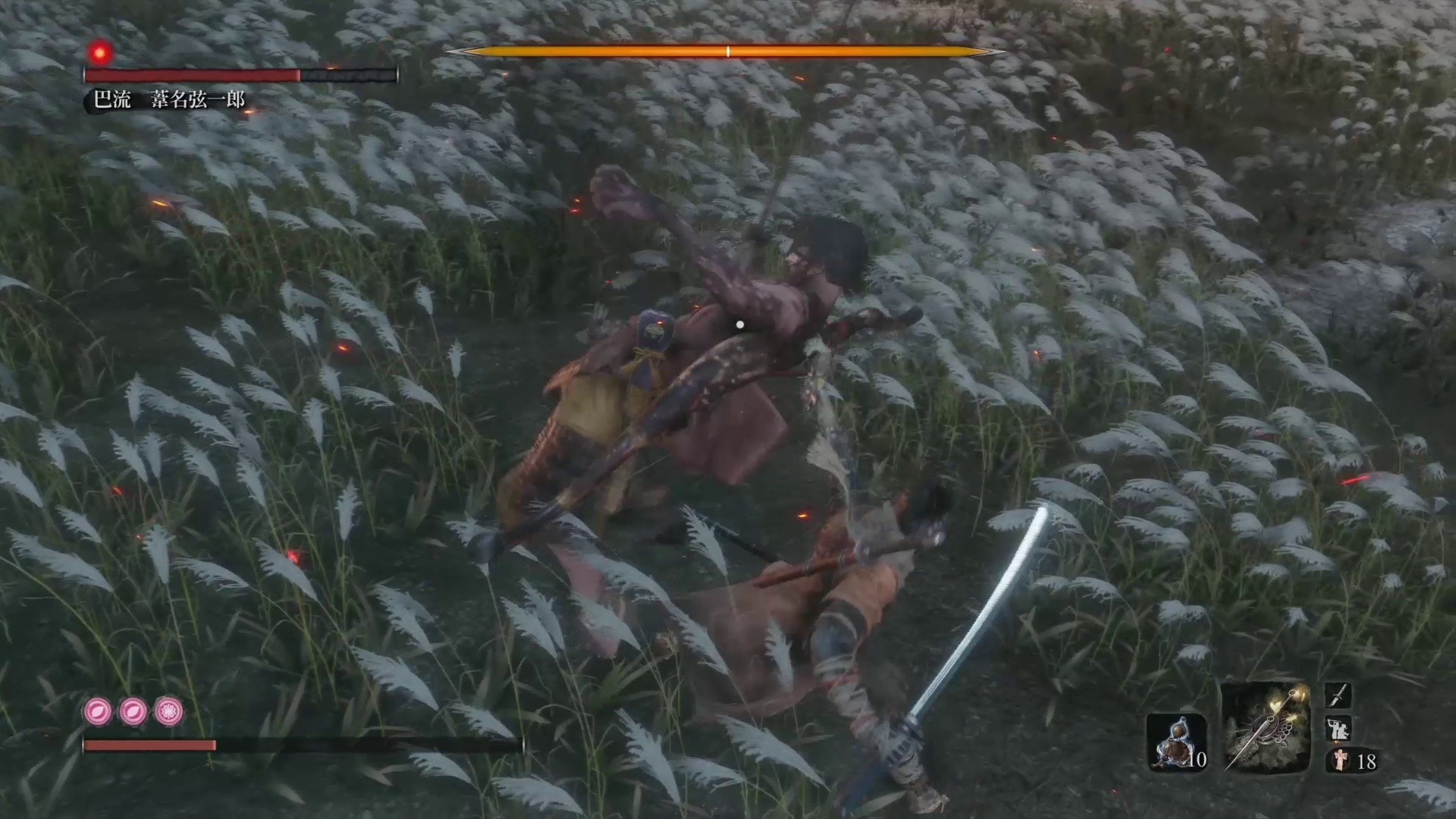Click the boss name 巴流 葦名弦一郎
The width and height of the screenshot is (1456, 819).
(171, 98)
